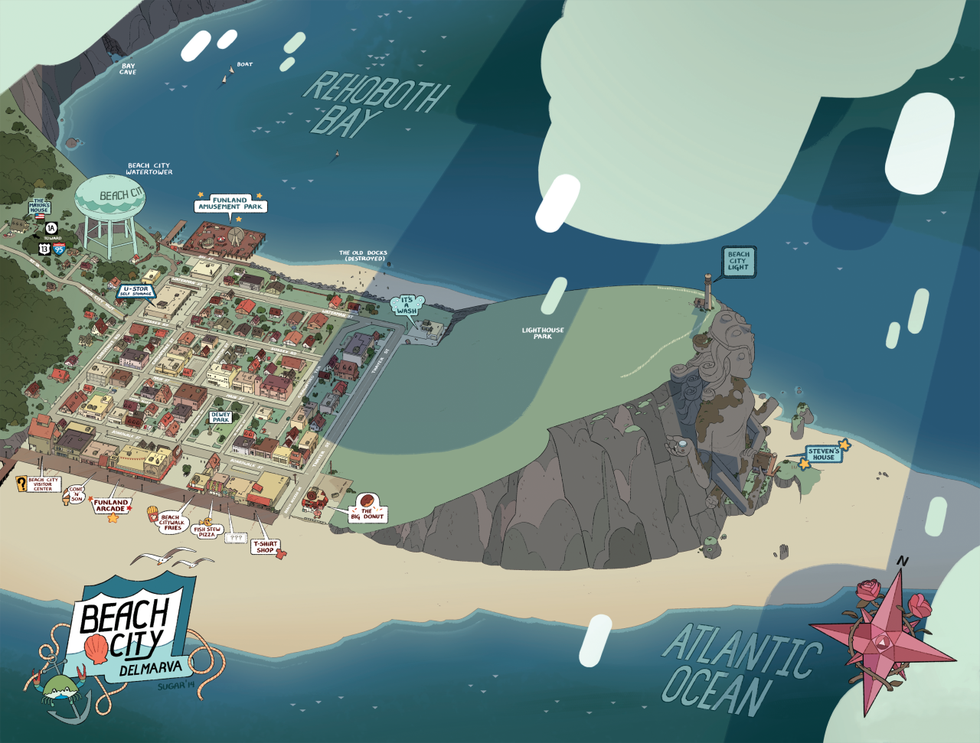The height and width of the screenshot is (743, 980).
Task: Choose the Fish Stew Pizza label
Action: coord(208,531)
